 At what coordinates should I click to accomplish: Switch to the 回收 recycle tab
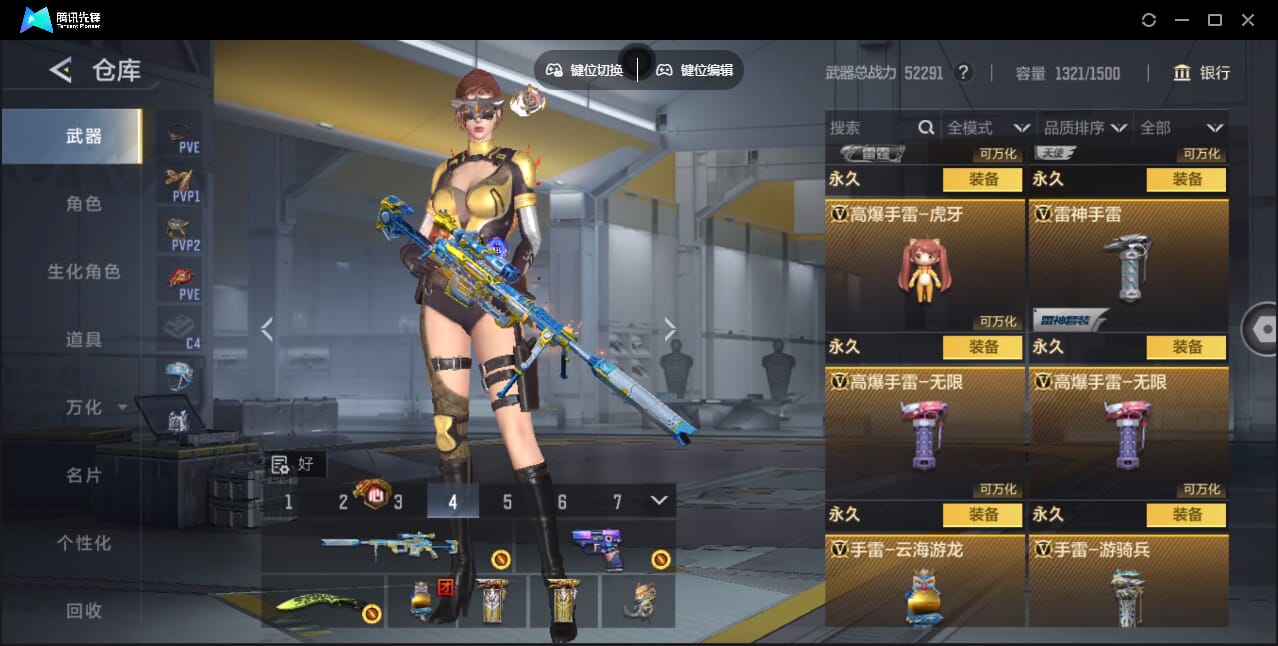pyautogui.click(x=84, y=610)
